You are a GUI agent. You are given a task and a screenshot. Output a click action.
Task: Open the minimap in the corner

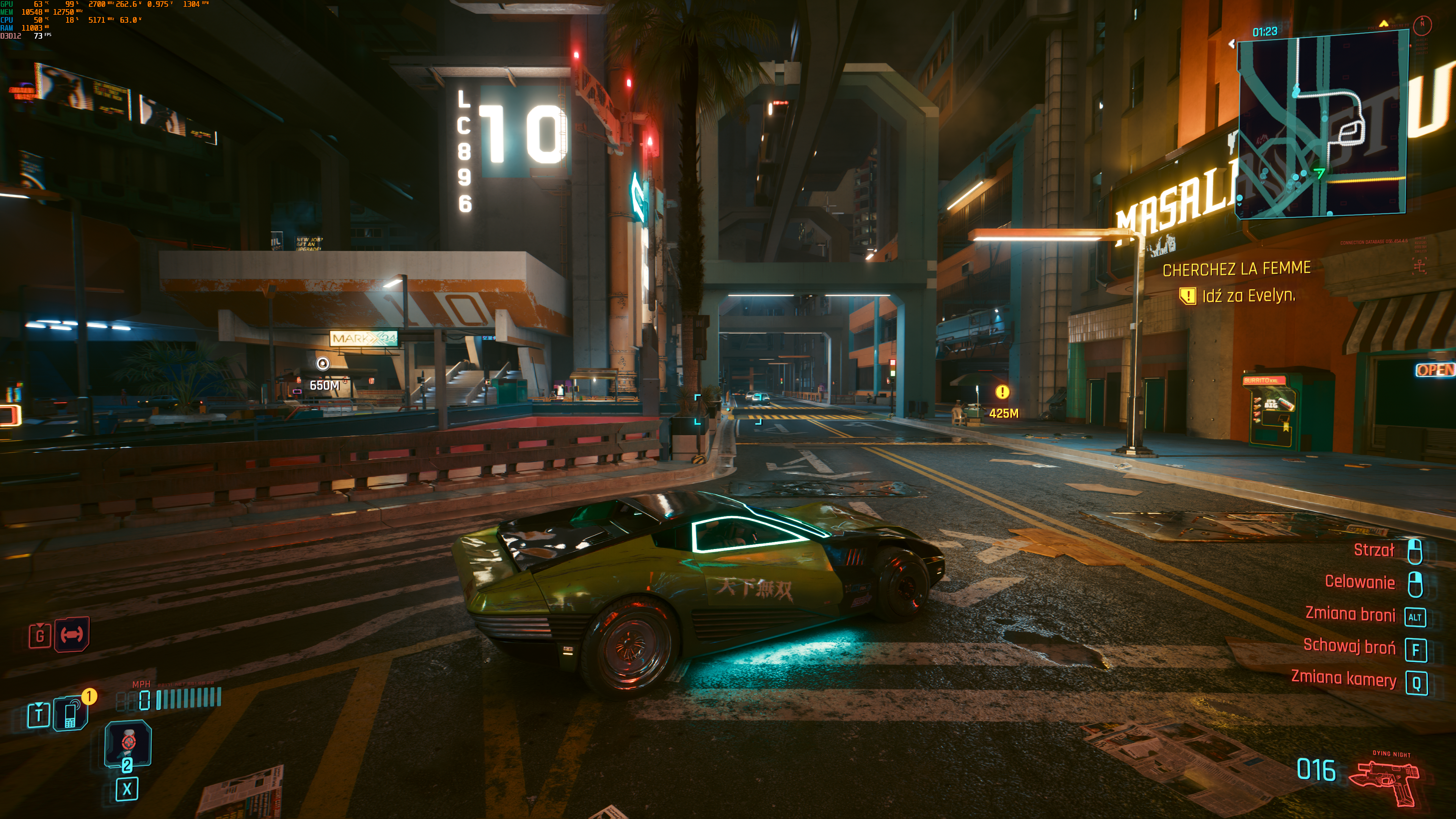1321,123
